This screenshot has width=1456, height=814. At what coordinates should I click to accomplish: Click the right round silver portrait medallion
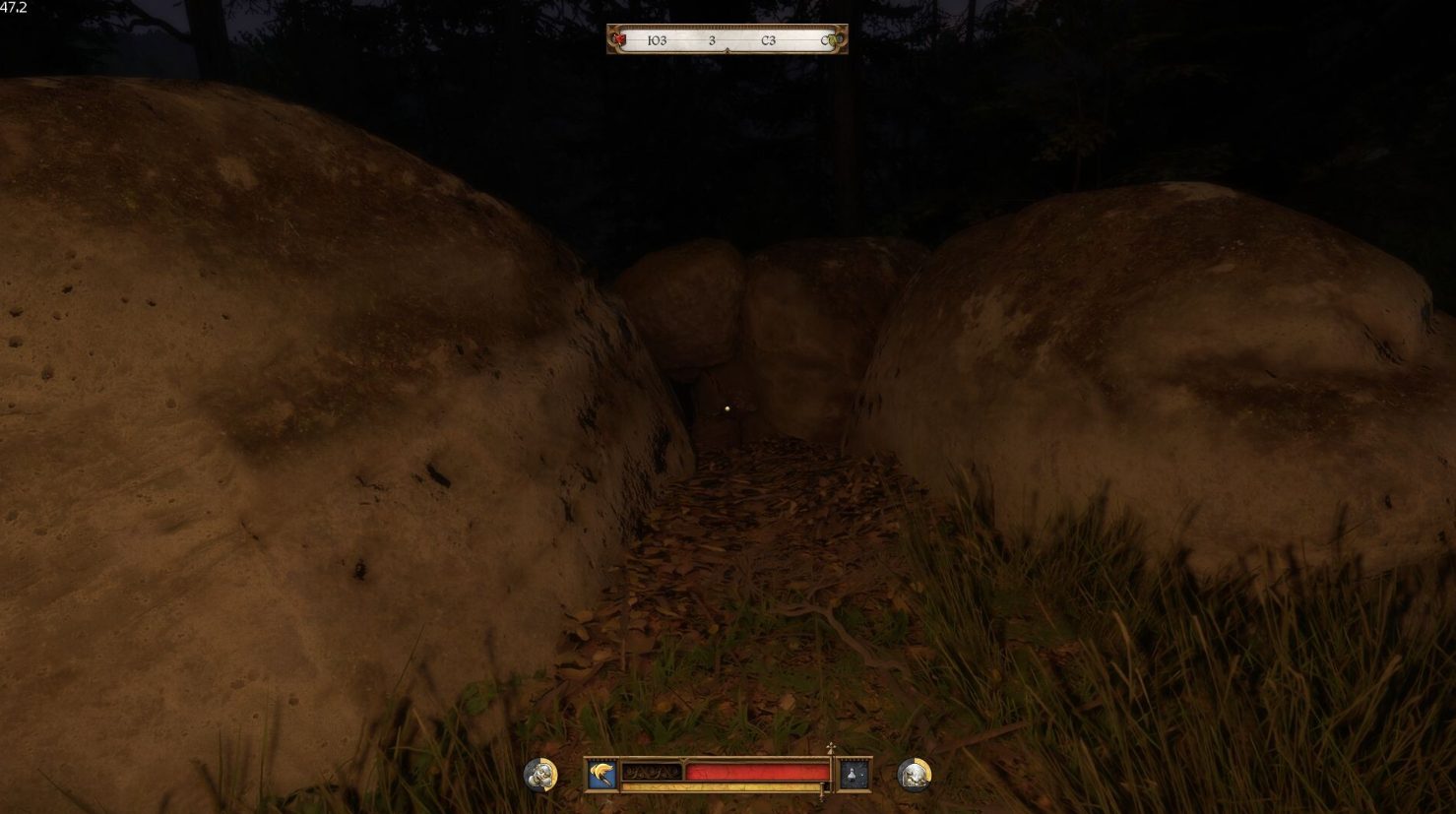915,775
